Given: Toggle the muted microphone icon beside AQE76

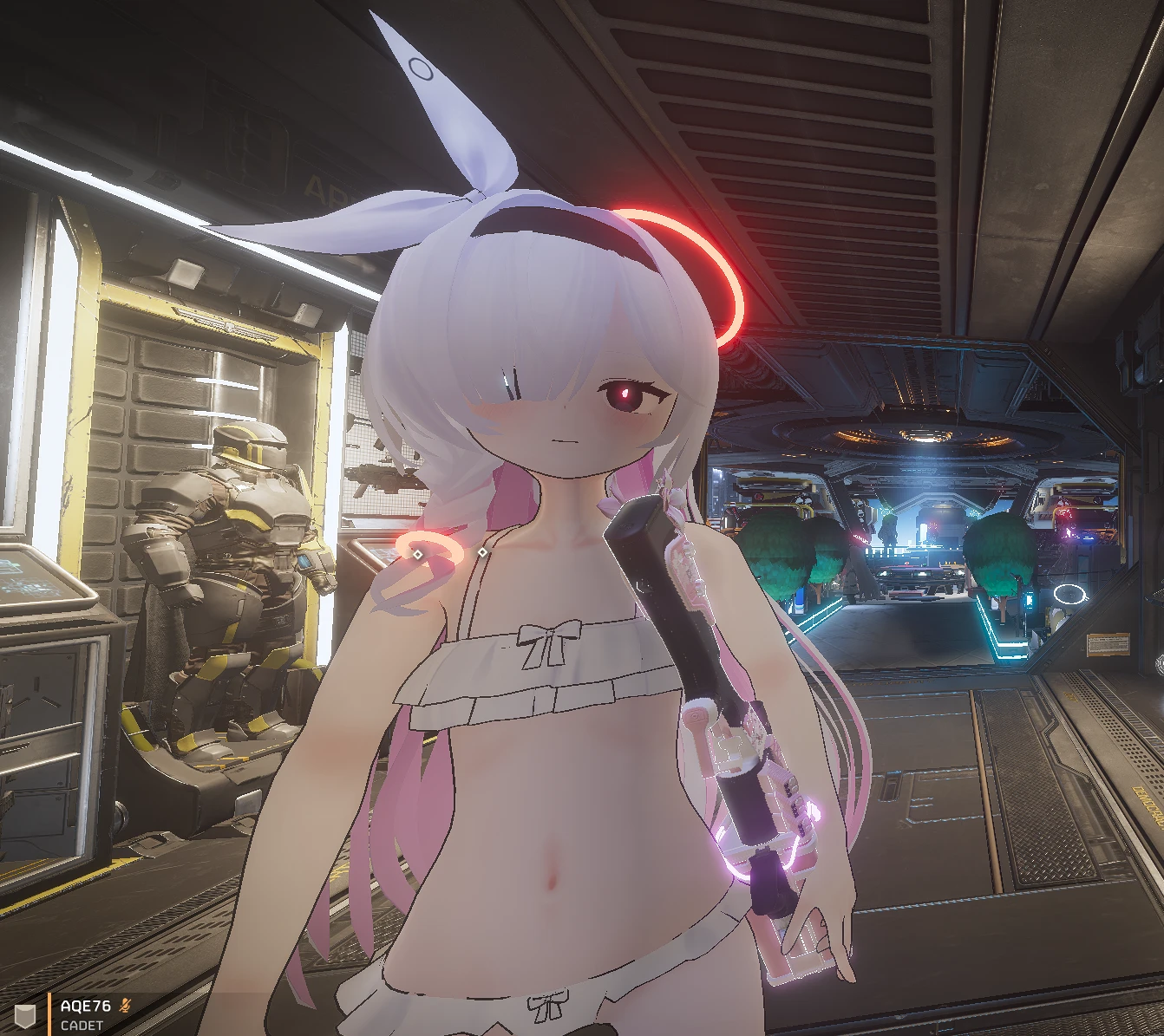Looking at the screenshot, I should (126, 1006).
